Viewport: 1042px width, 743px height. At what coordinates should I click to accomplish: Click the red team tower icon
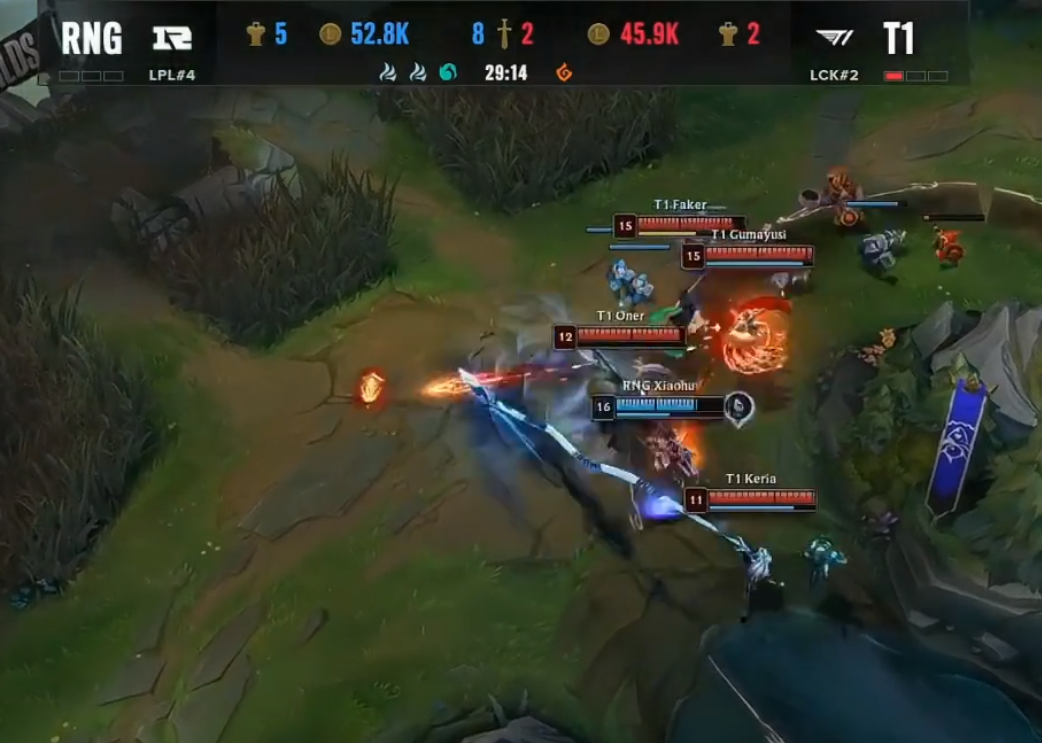pos(727,34)
